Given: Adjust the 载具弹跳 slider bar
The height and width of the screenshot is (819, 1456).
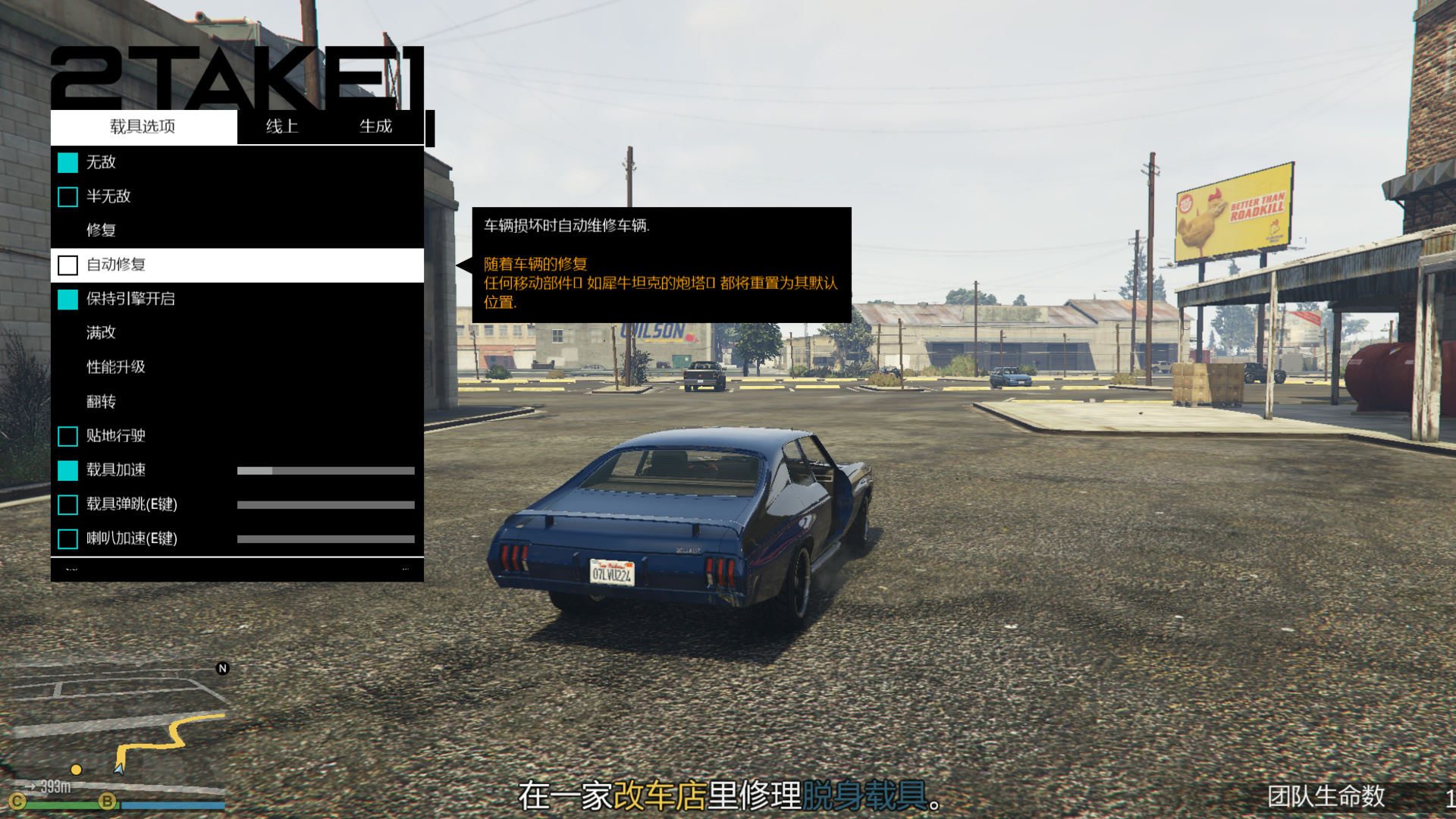Looking at the screenshot, I should click(x=325, y=505).
